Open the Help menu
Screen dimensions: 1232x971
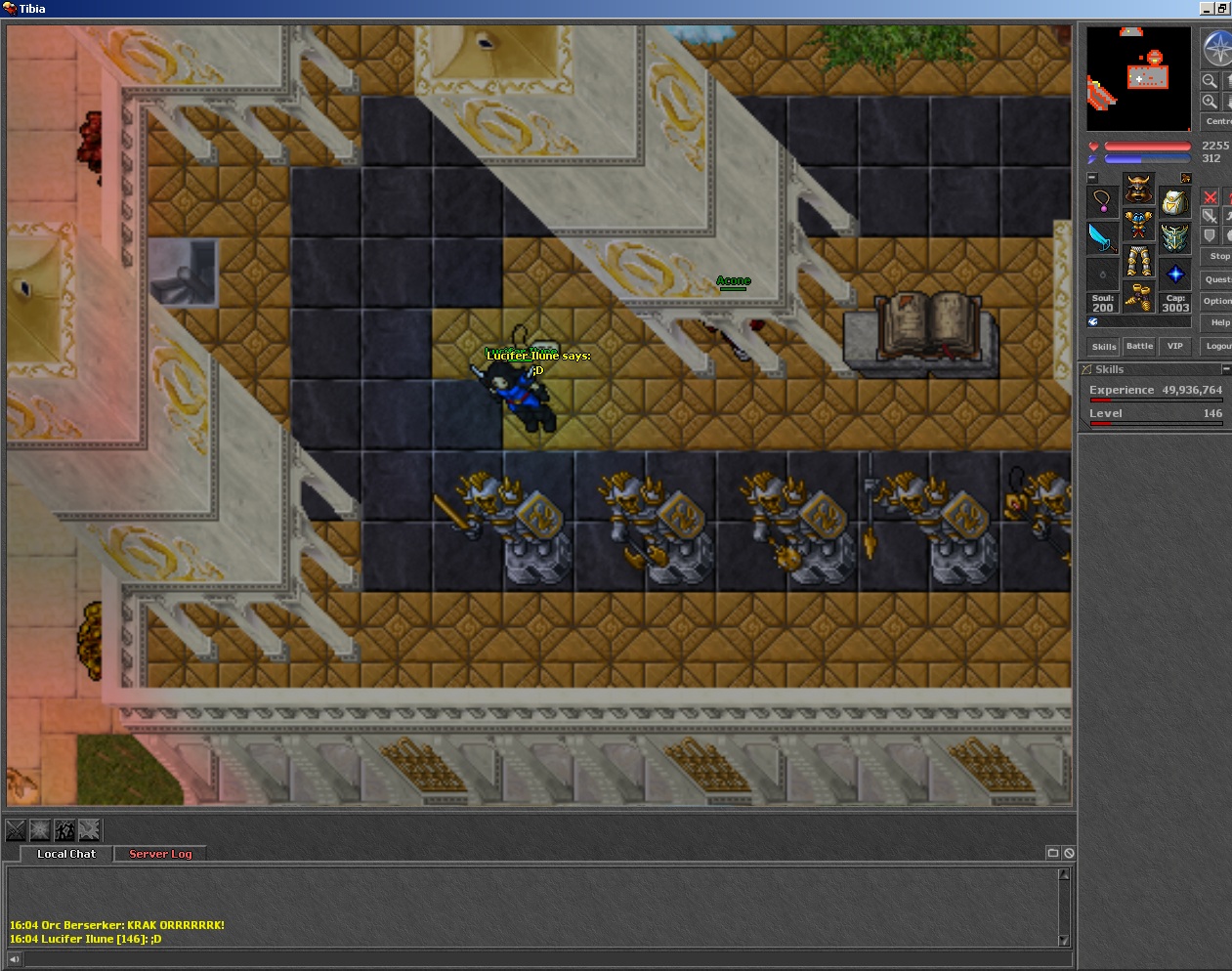(x=1219, y=323)
